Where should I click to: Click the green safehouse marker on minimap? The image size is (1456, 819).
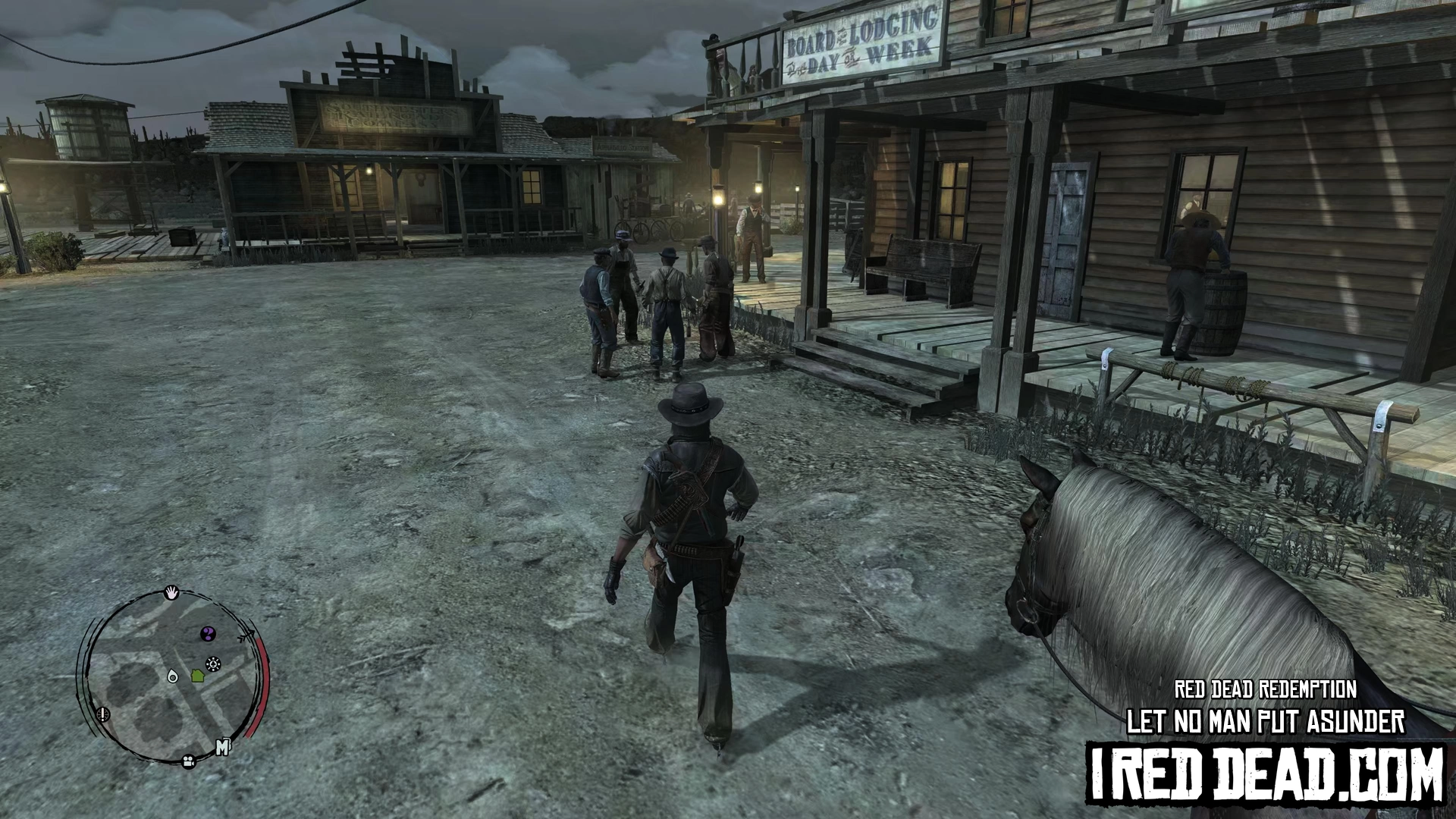point(197,675)
